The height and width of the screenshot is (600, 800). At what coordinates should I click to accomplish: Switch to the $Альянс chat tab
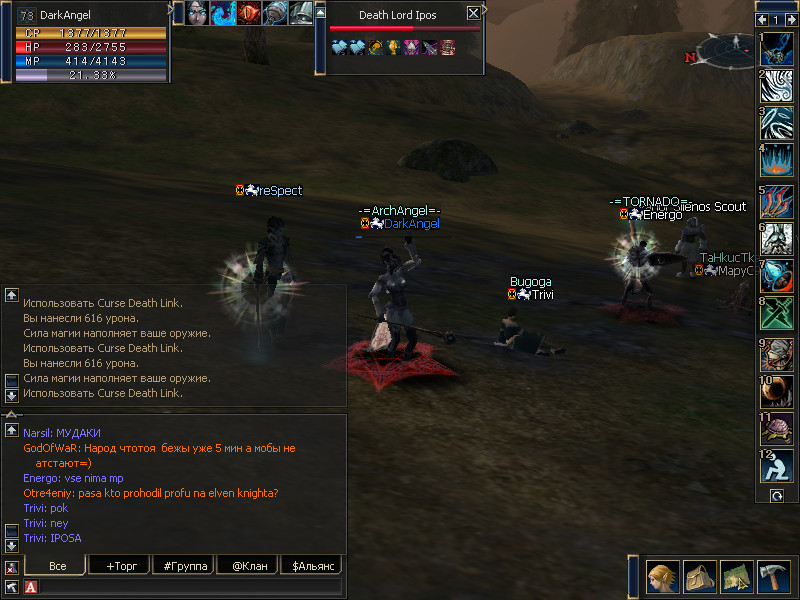[x=312, y=566]
